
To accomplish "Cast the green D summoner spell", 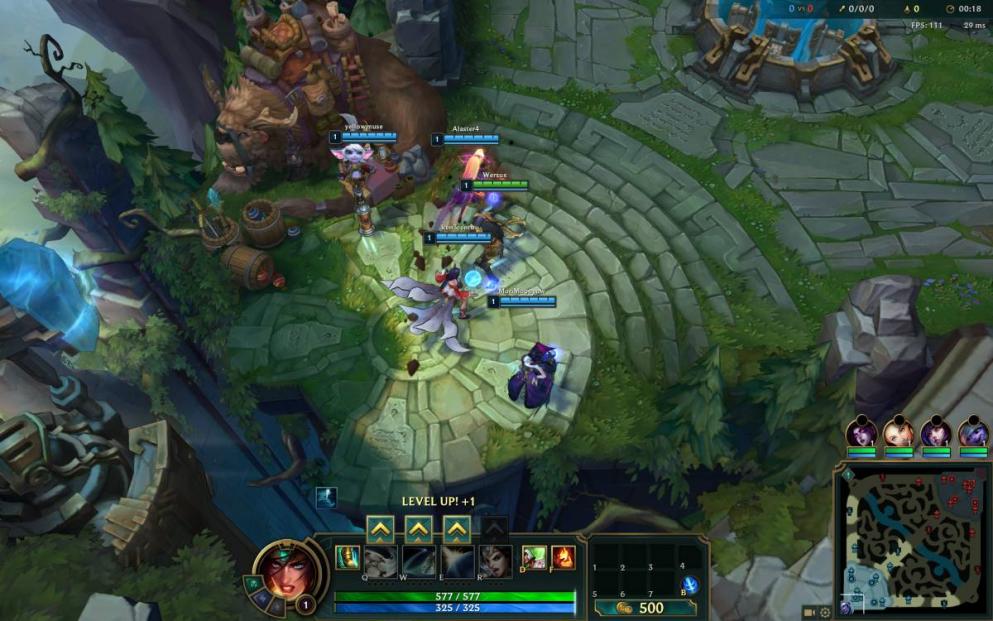I will (534, 557).
